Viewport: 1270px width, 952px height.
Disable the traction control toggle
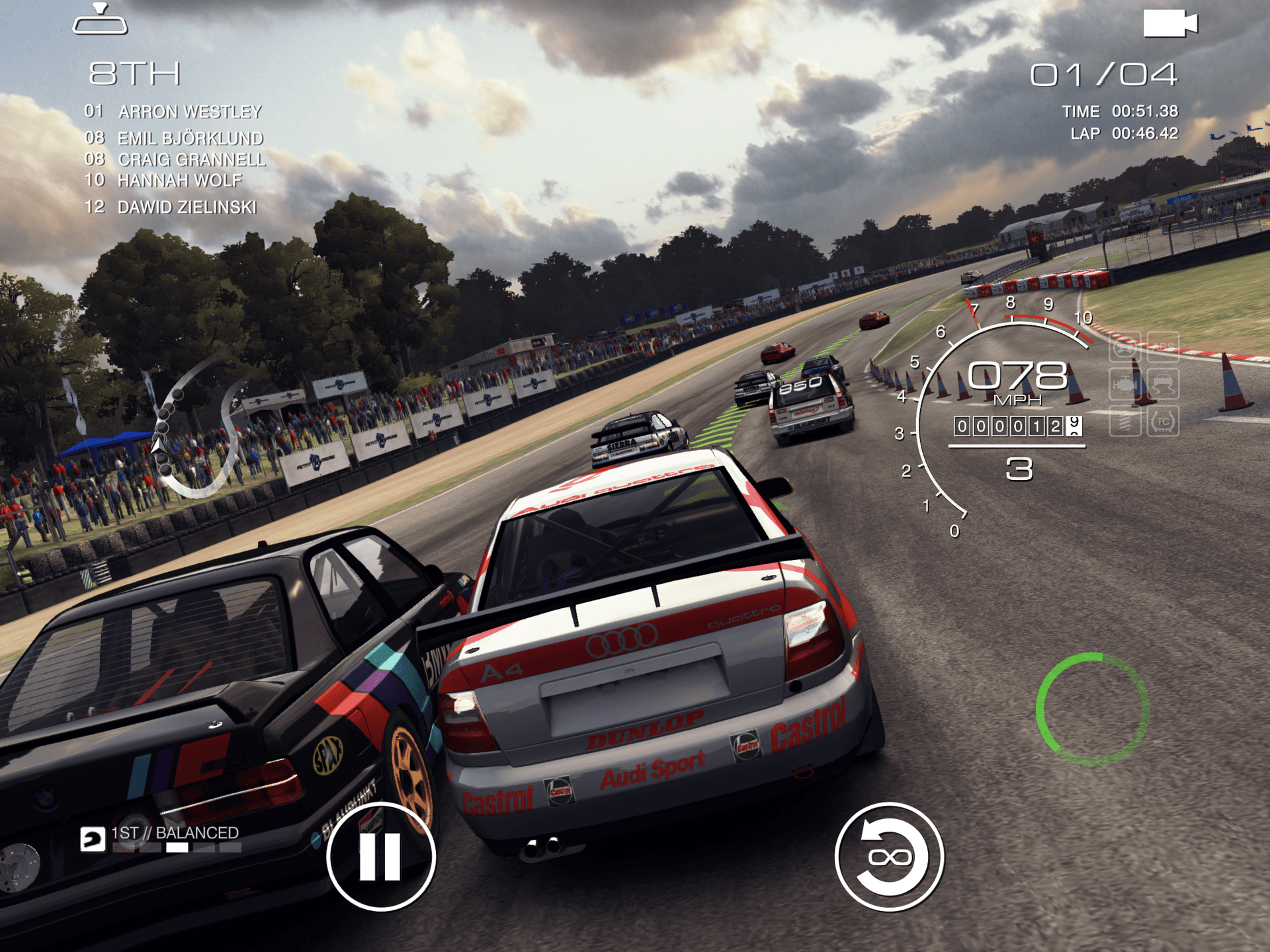pos(1162,421)
